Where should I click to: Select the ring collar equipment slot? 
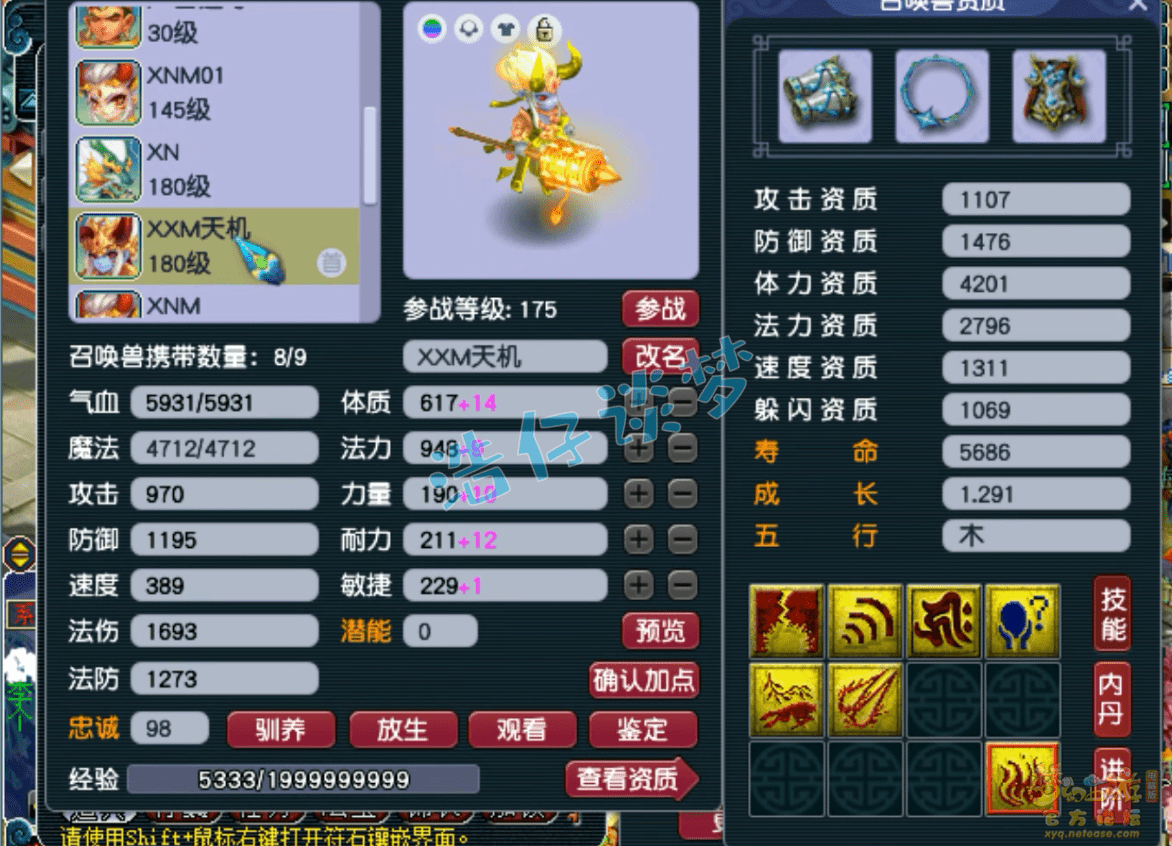coord(942,97)
